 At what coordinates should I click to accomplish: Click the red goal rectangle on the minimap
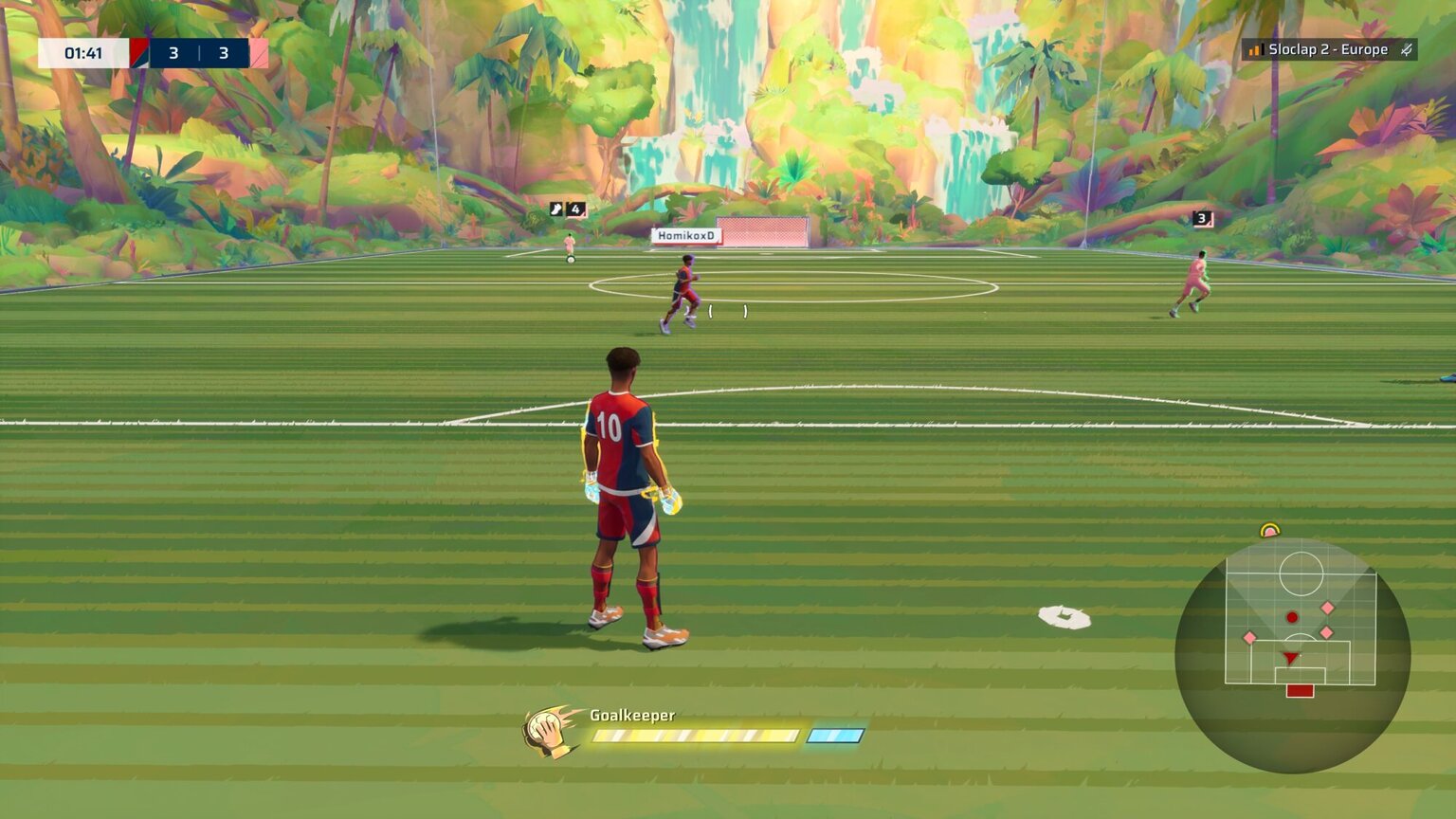1301,691
